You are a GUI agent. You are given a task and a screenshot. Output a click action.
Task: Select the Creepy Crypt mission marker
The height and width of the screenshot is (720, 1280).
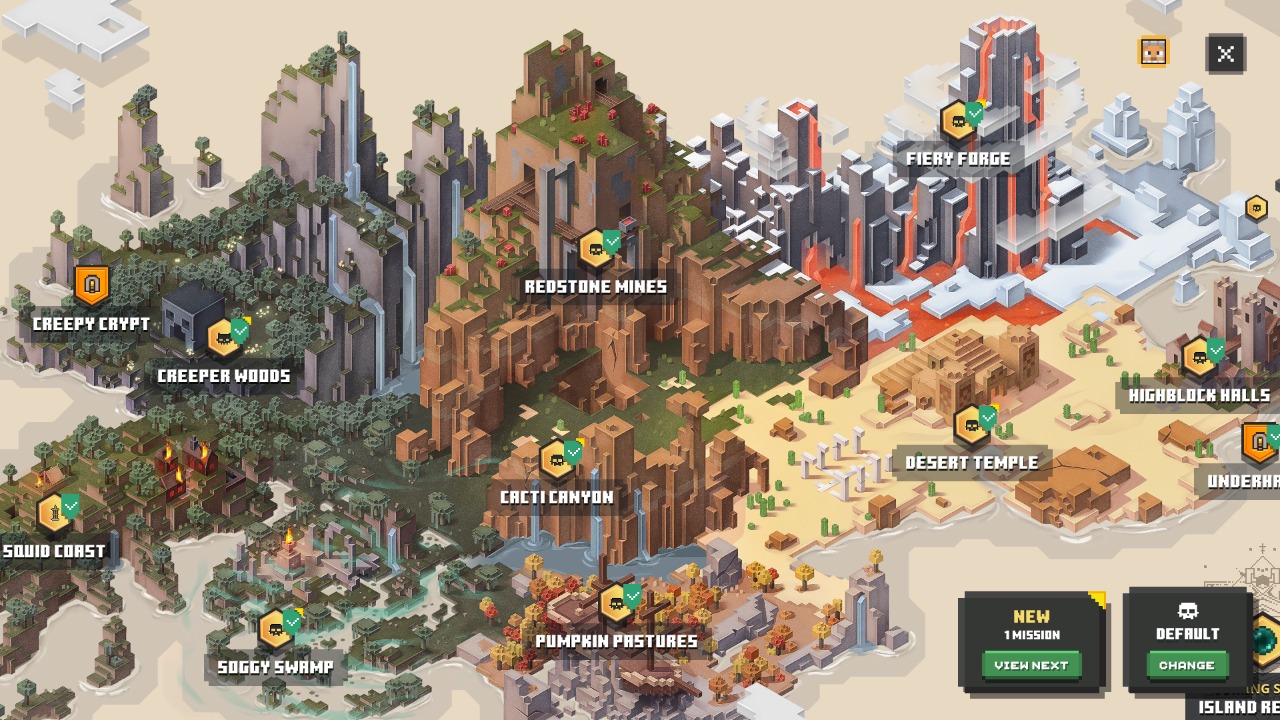tap(91, 286)
